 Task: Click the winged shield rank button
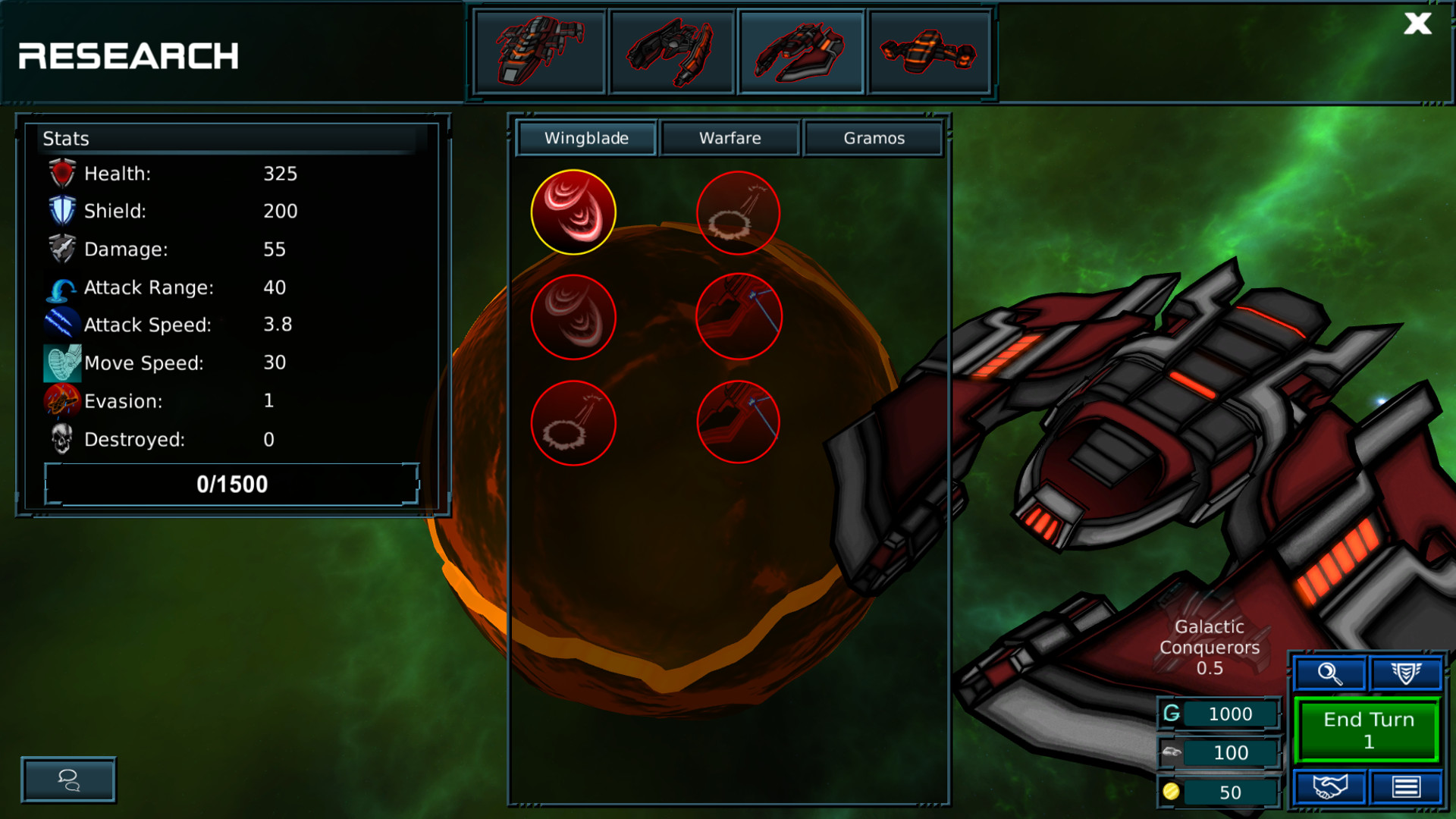point(1407,673)
